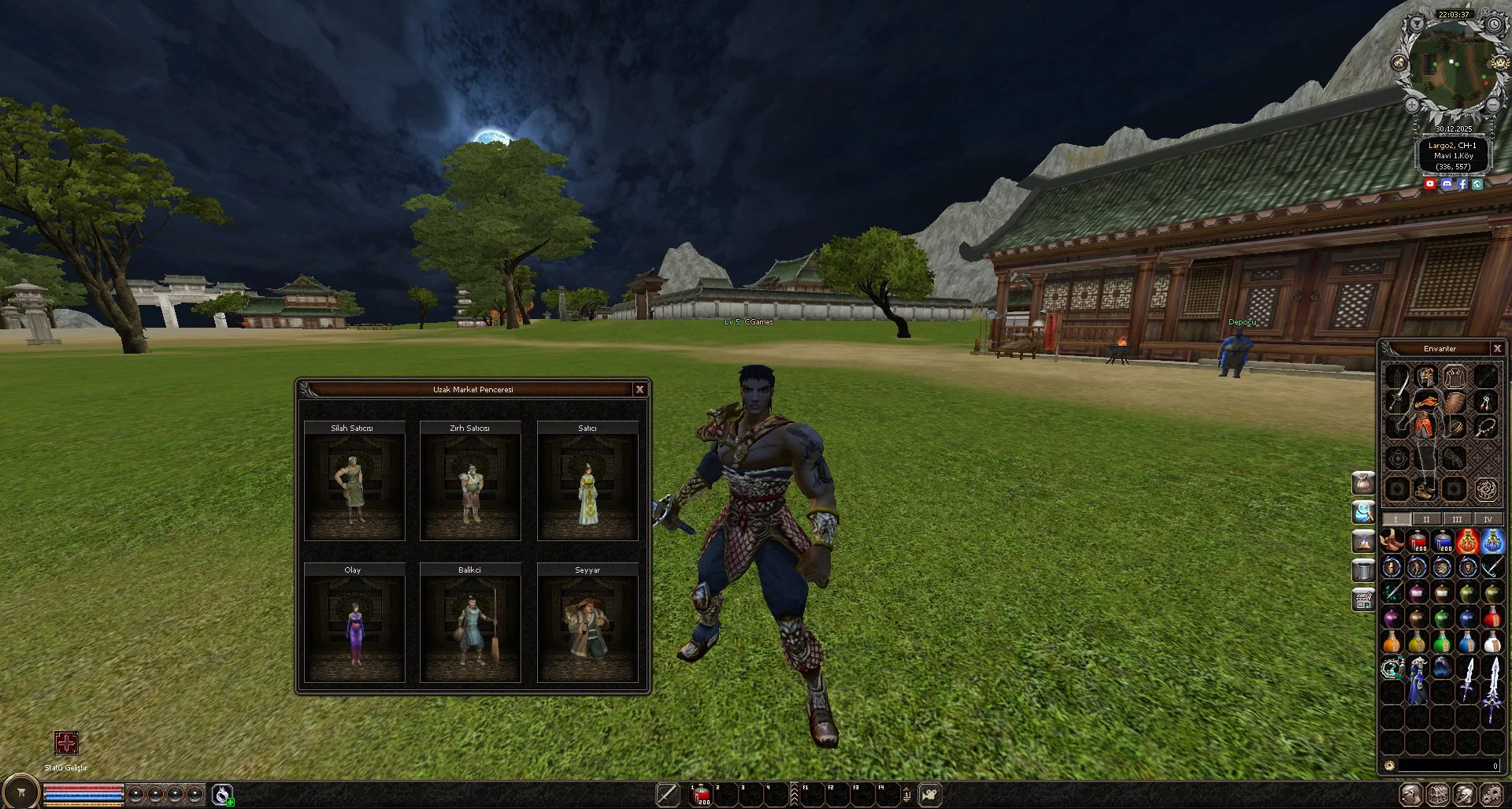Open the Discord link under the minimap
Viewport: 1512px width, 809px height.
pos(1447,184)
